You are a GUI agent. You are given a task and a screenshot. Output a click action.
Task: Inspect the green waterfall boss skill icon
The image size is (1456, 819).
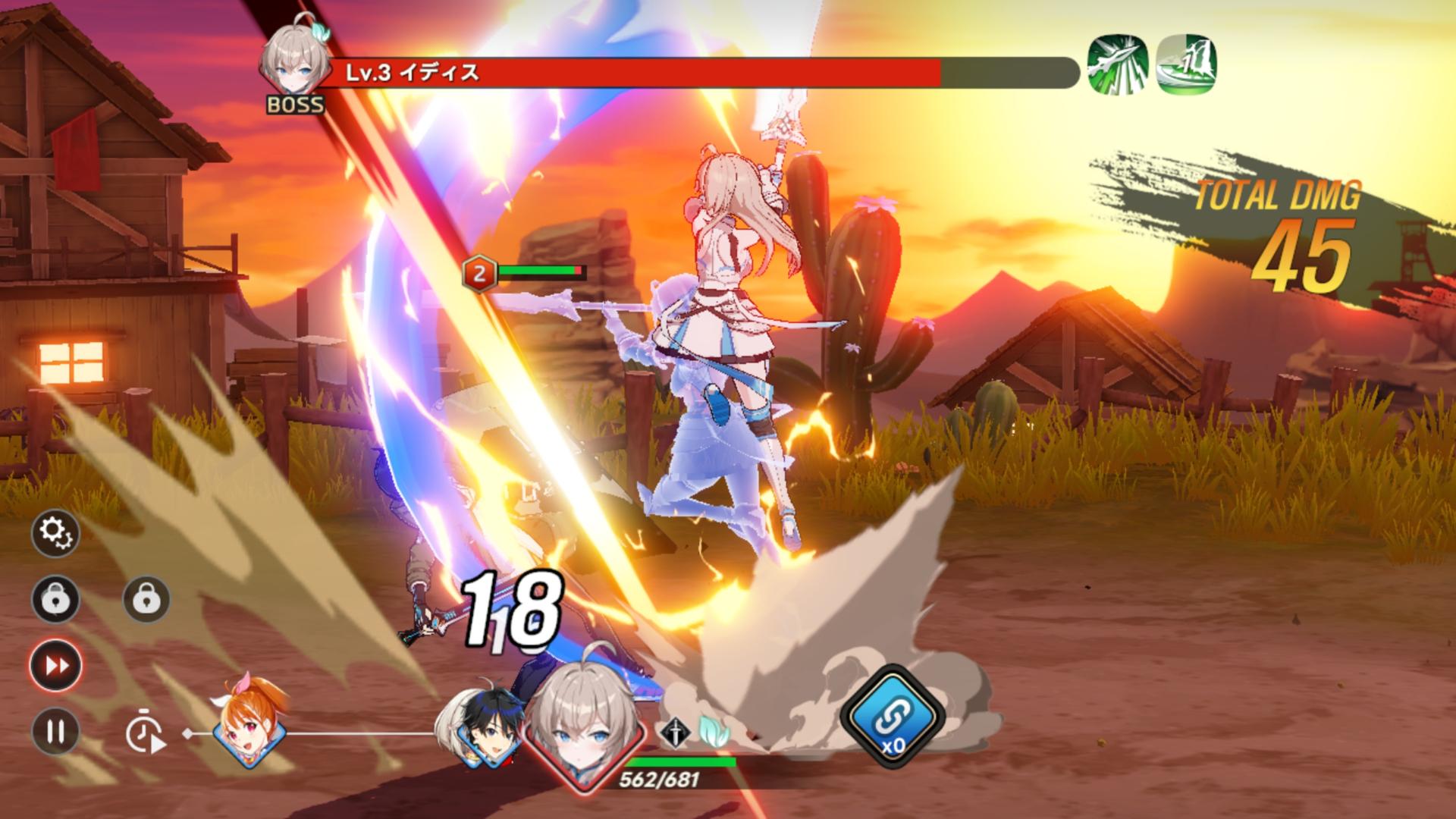pyautogui.click(x=1187, y=65)
